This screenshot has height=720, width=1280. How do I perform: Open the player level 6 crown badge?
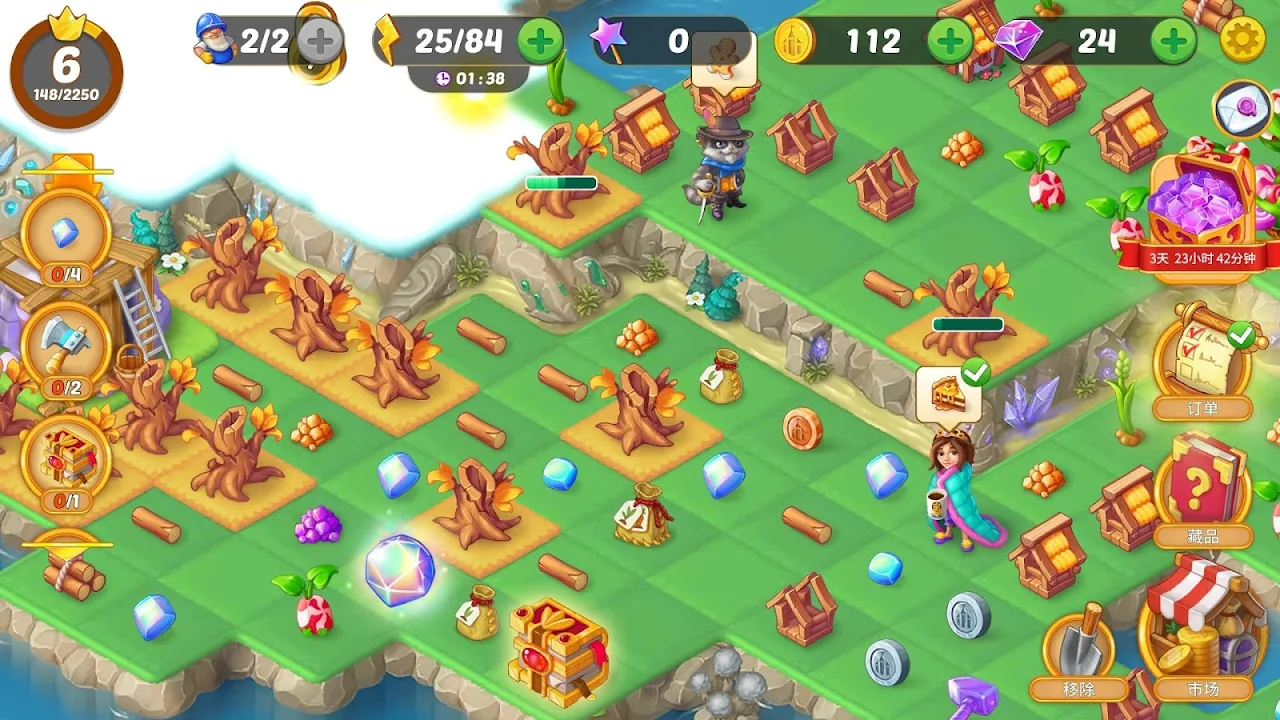[x=66, y=68]
